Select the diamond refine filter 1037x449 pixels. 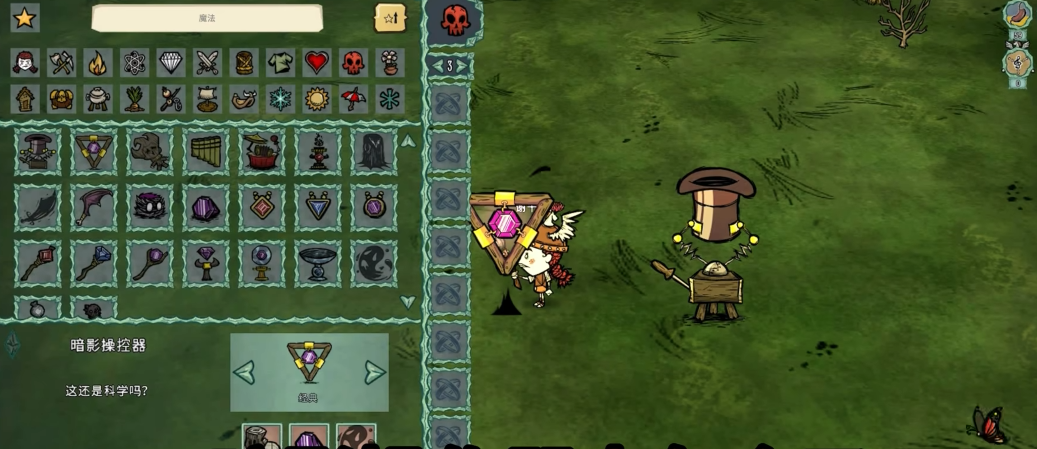pos(171,63)
